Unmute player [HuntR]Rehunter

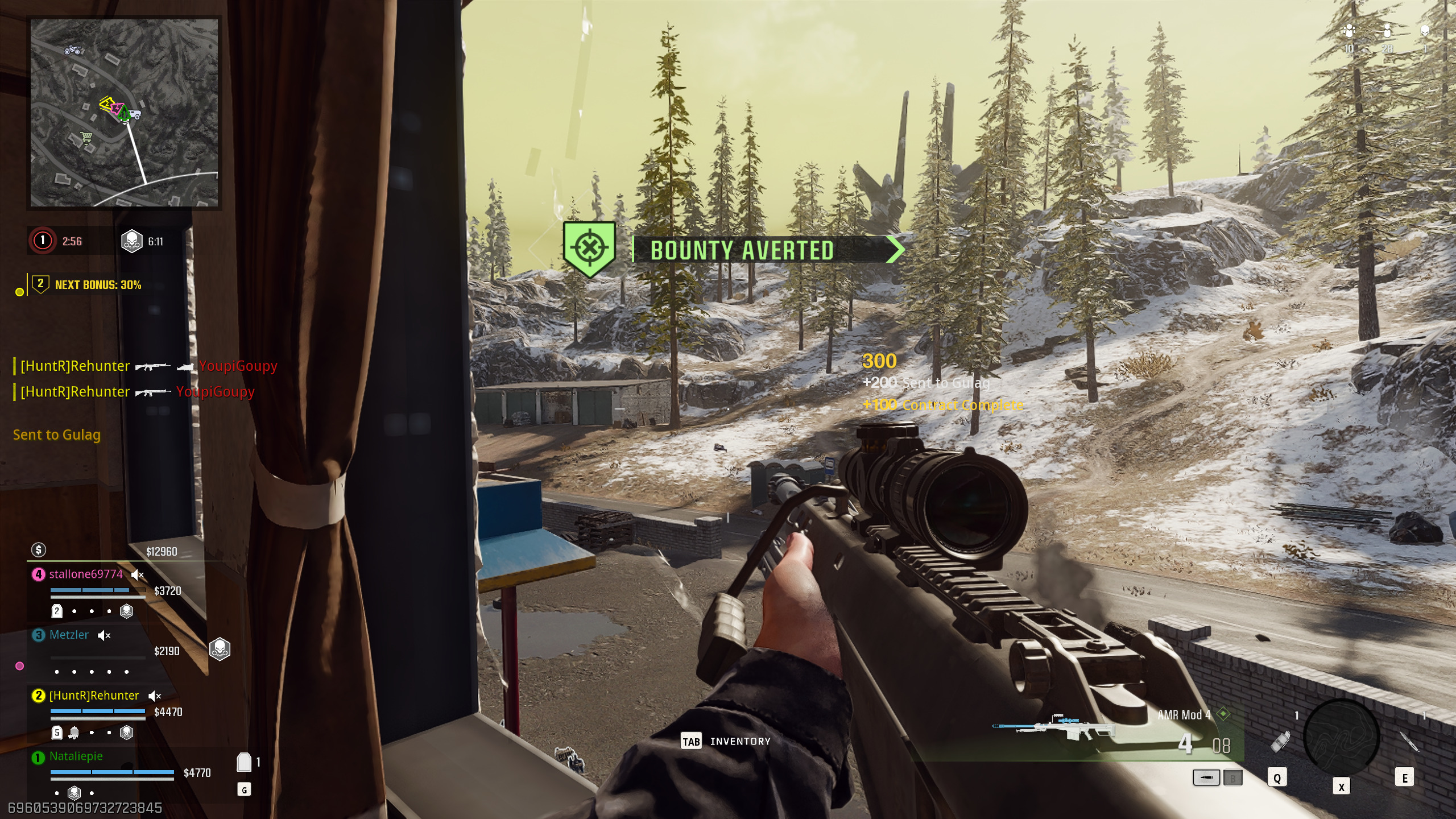point(154,696)
